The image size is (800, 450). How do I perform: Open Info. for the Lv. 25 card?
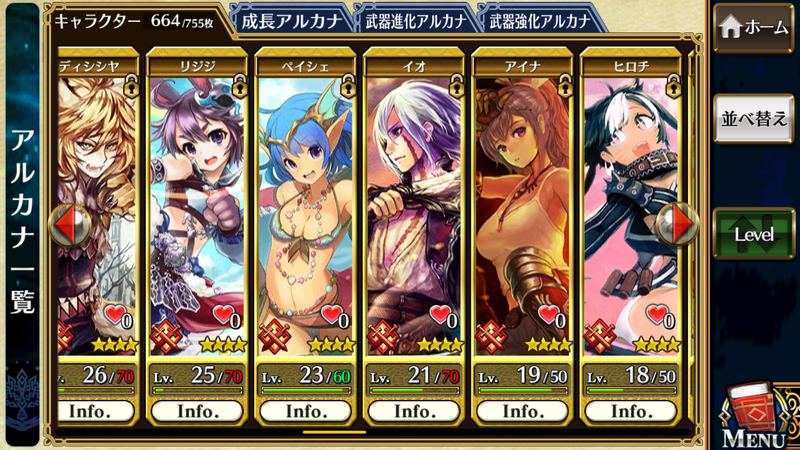(x=198, y=411)
